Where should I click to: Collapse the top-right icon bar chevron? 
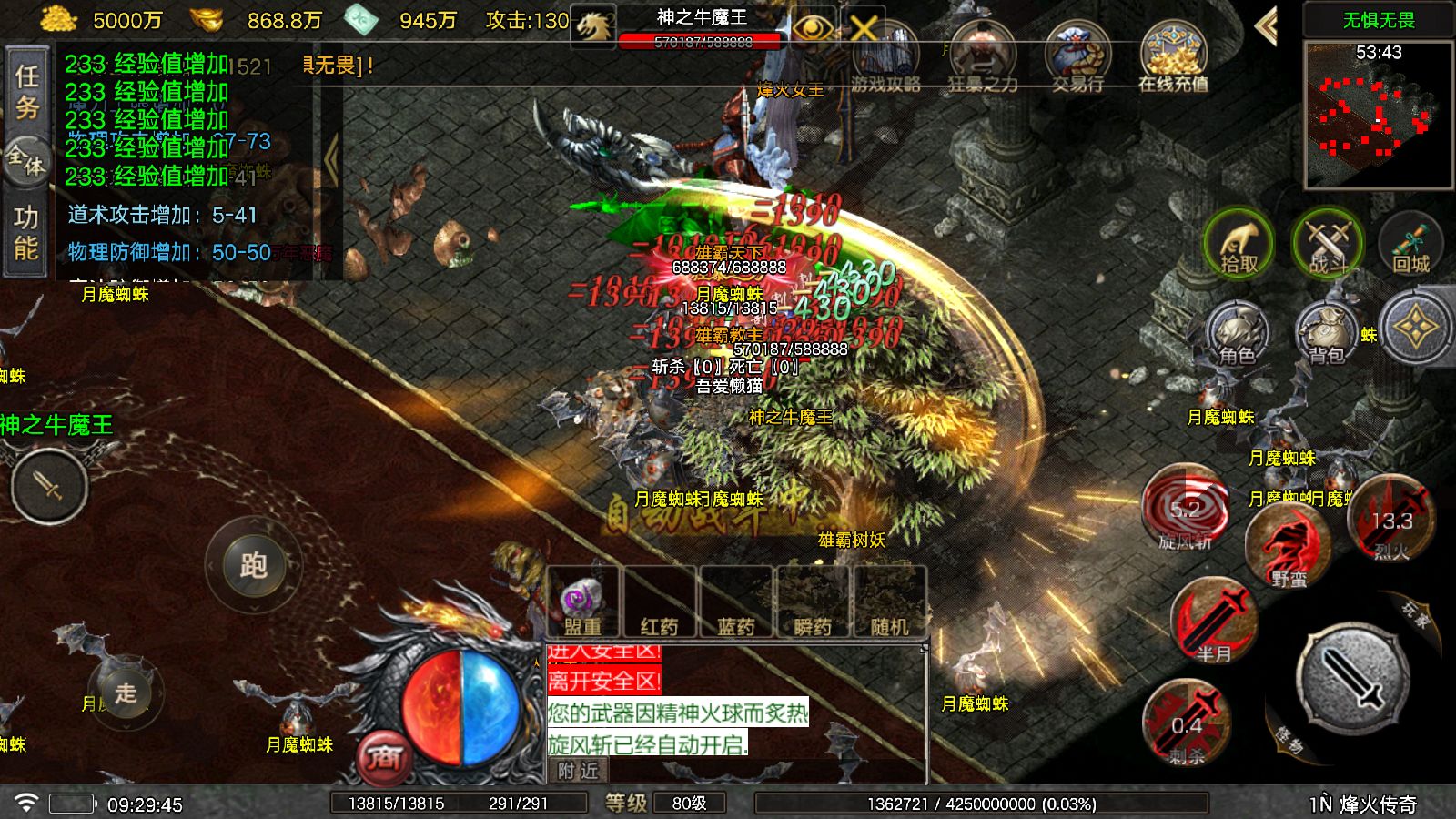(x=1265, y=28)
